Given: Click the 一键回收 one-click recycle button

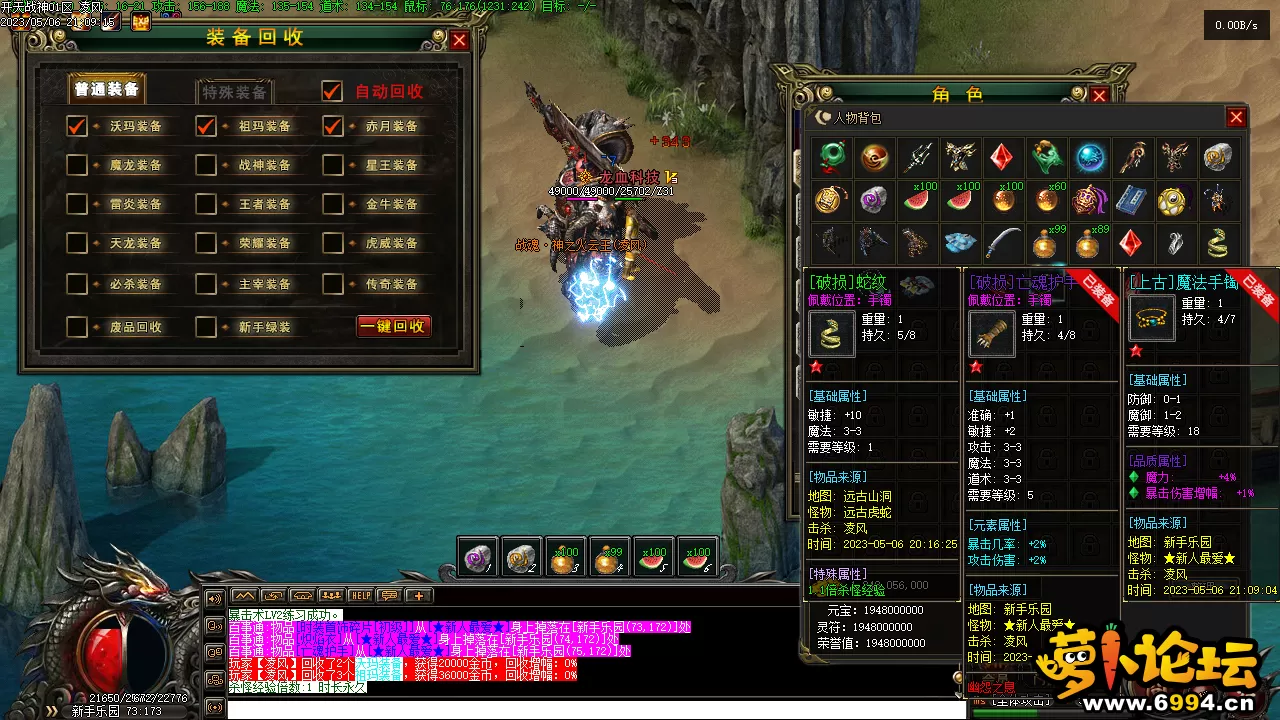Looking at the screenshot, I should pos(394,326).
